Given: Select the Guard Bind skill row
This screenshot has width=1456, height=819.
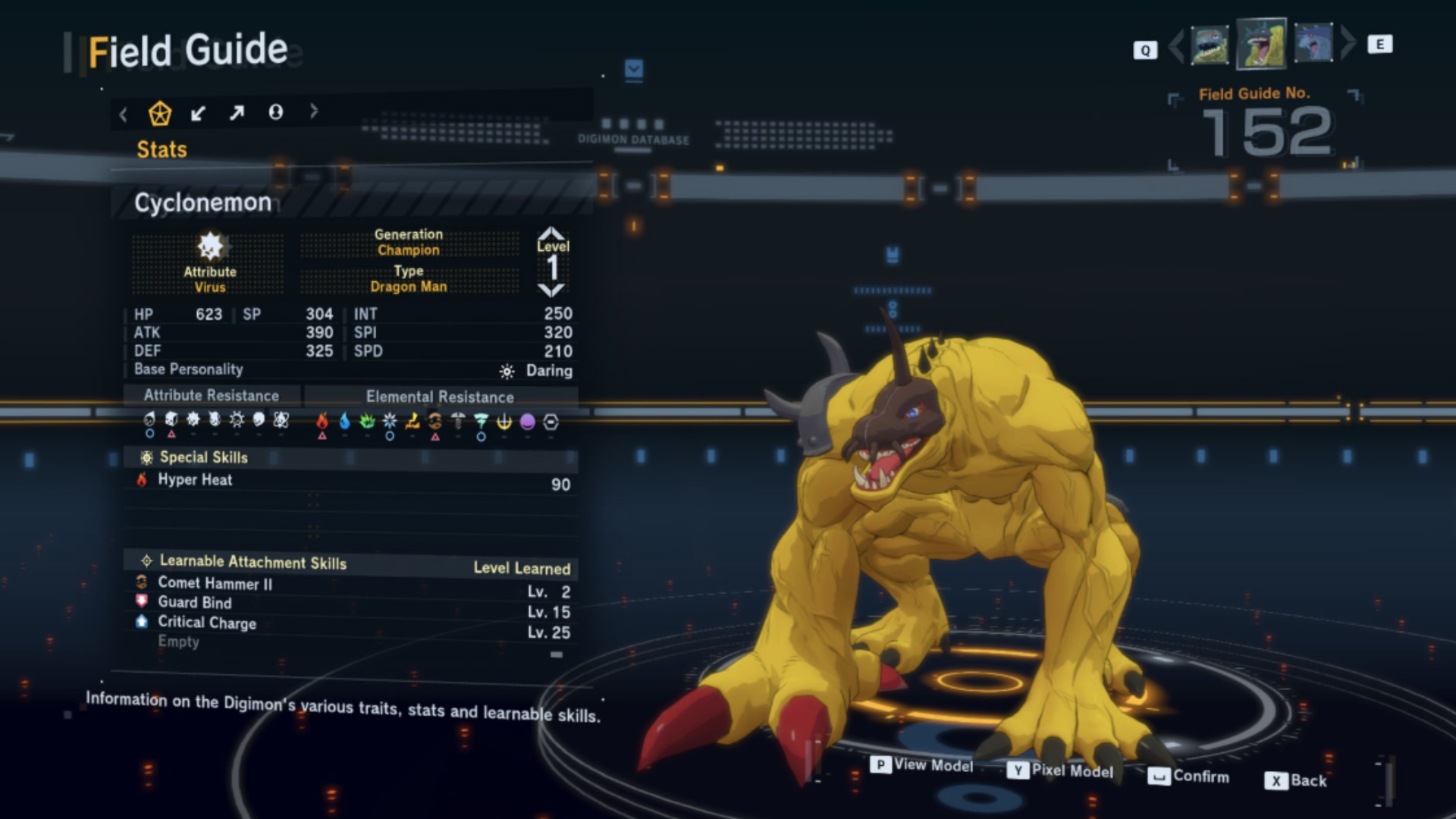Looking at the screenshot, I should coord(350,604).
